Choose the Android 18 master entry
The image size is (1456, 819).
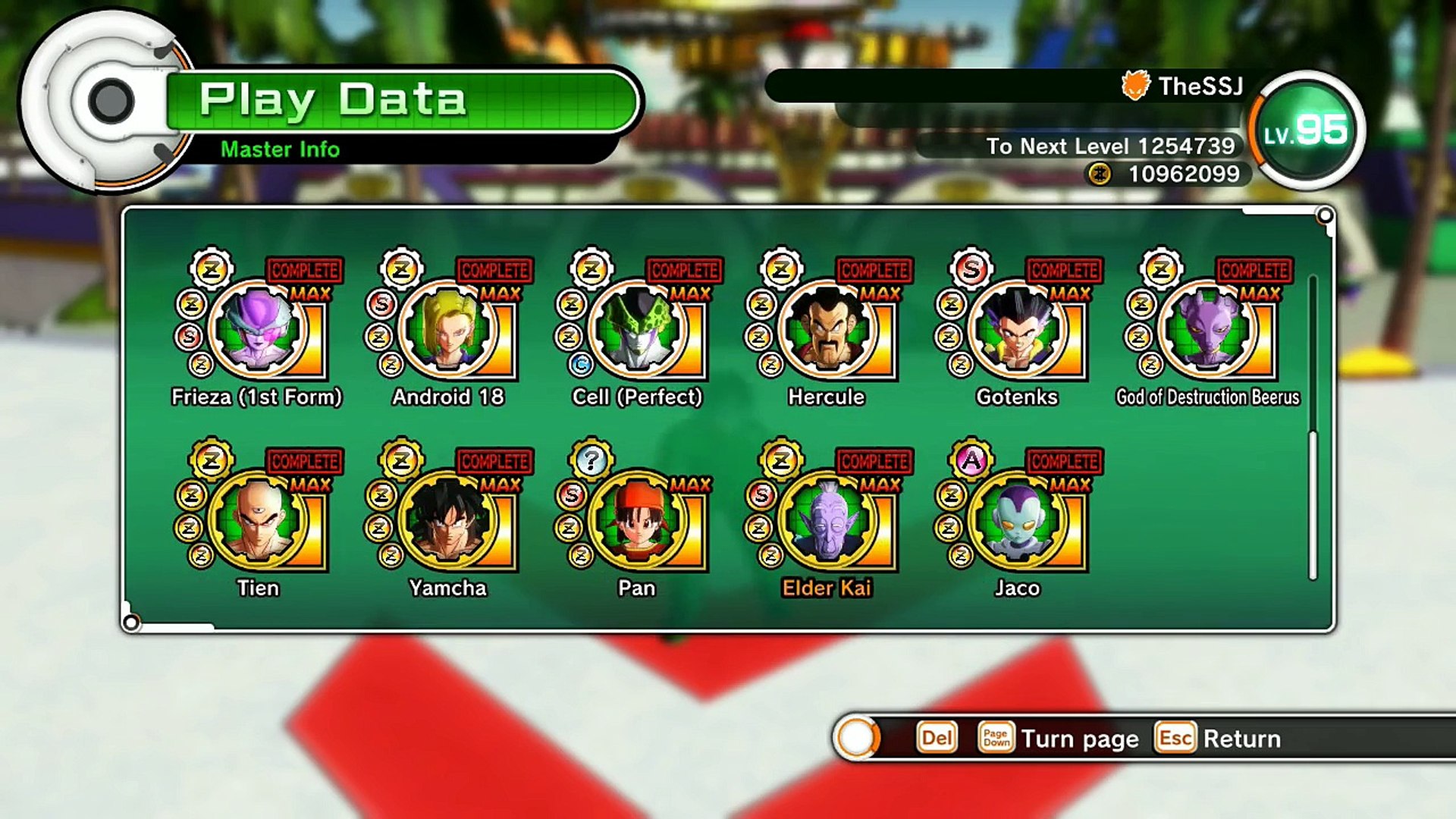[447, 330]
